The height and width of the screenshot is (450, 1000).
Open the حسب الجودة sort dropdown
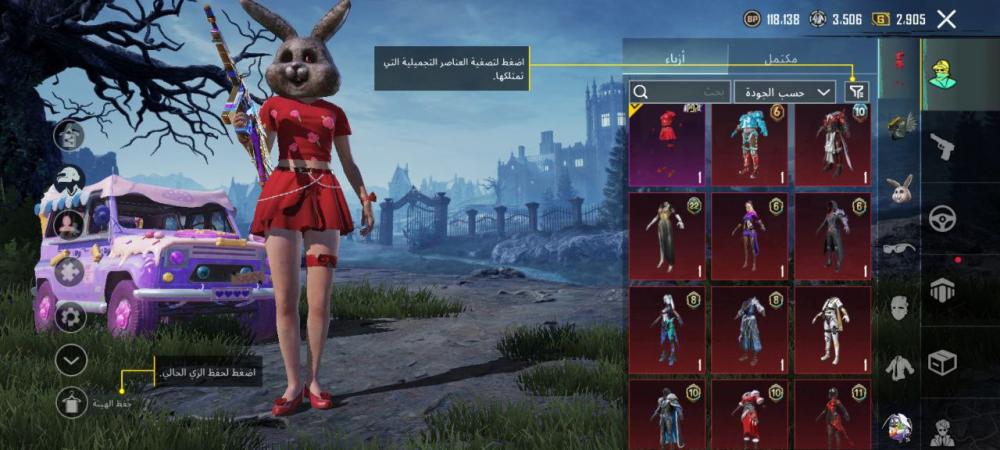(x=785, y=92)
